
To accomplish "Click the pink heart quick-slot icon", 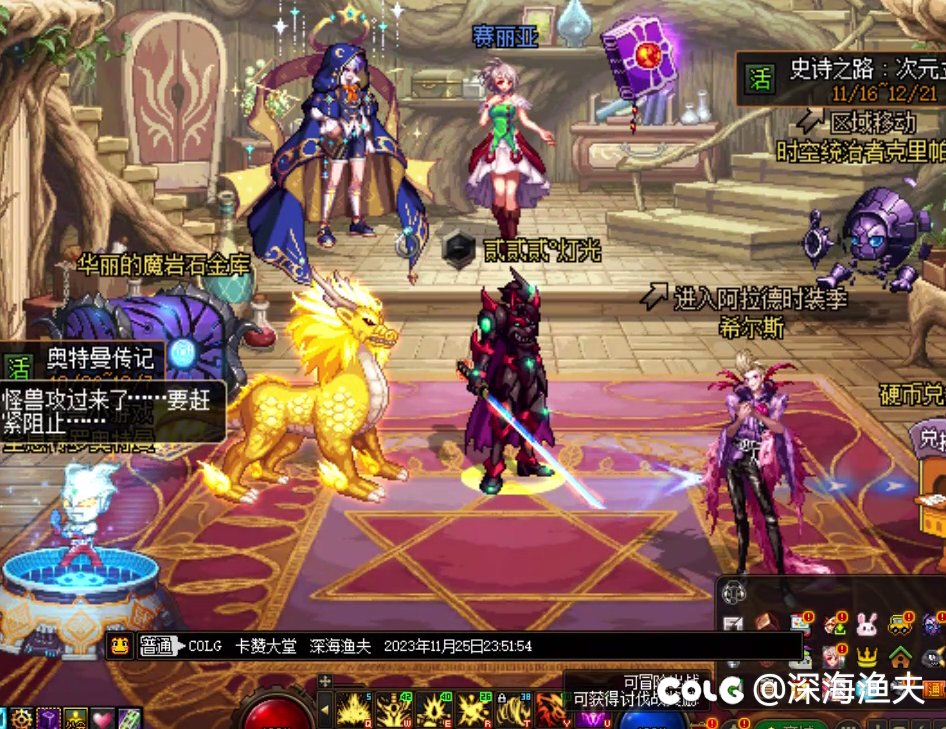I will [x=102, y=718].
